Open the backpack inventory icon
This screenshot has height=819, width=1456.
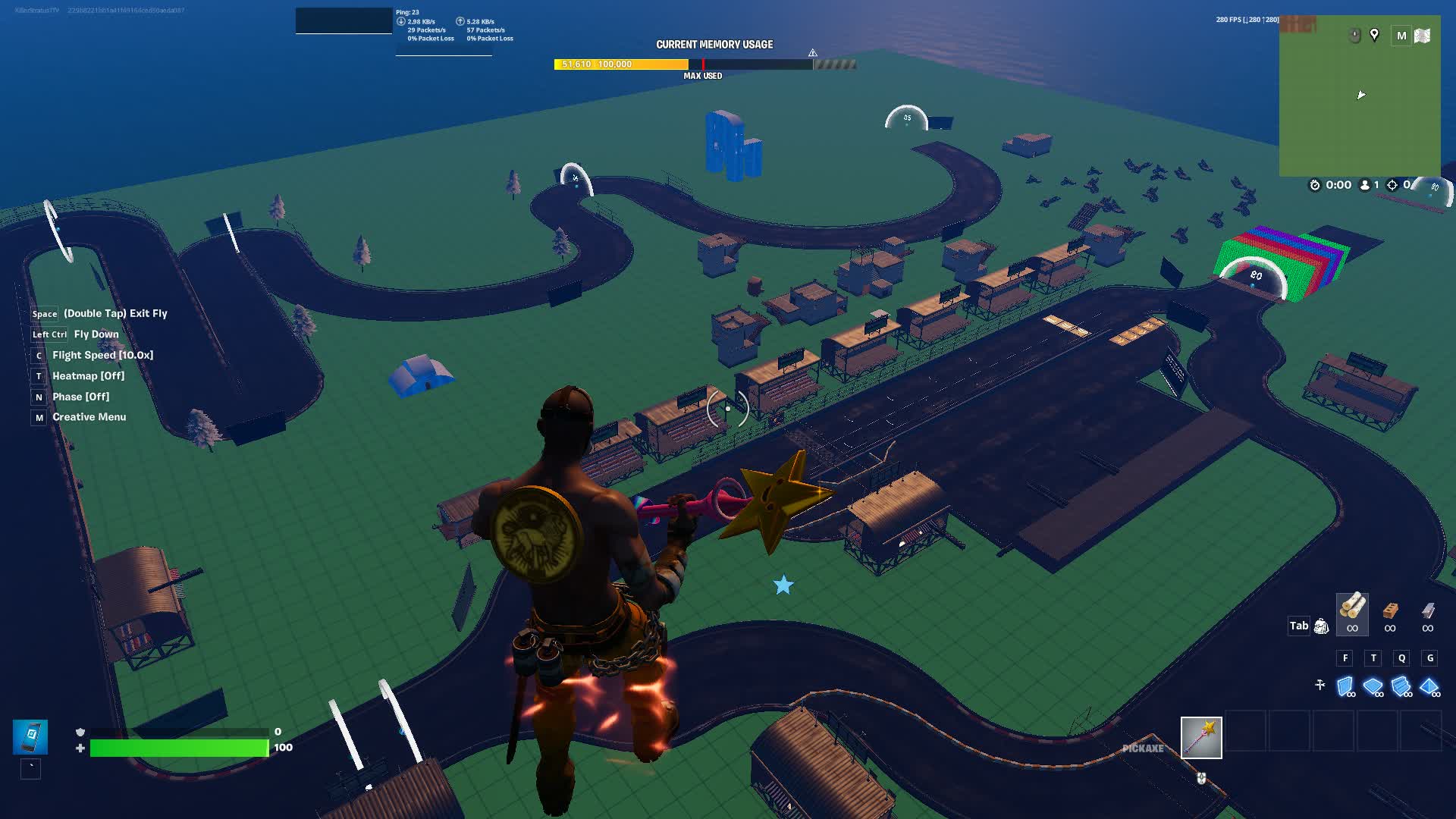(1321, 626)
